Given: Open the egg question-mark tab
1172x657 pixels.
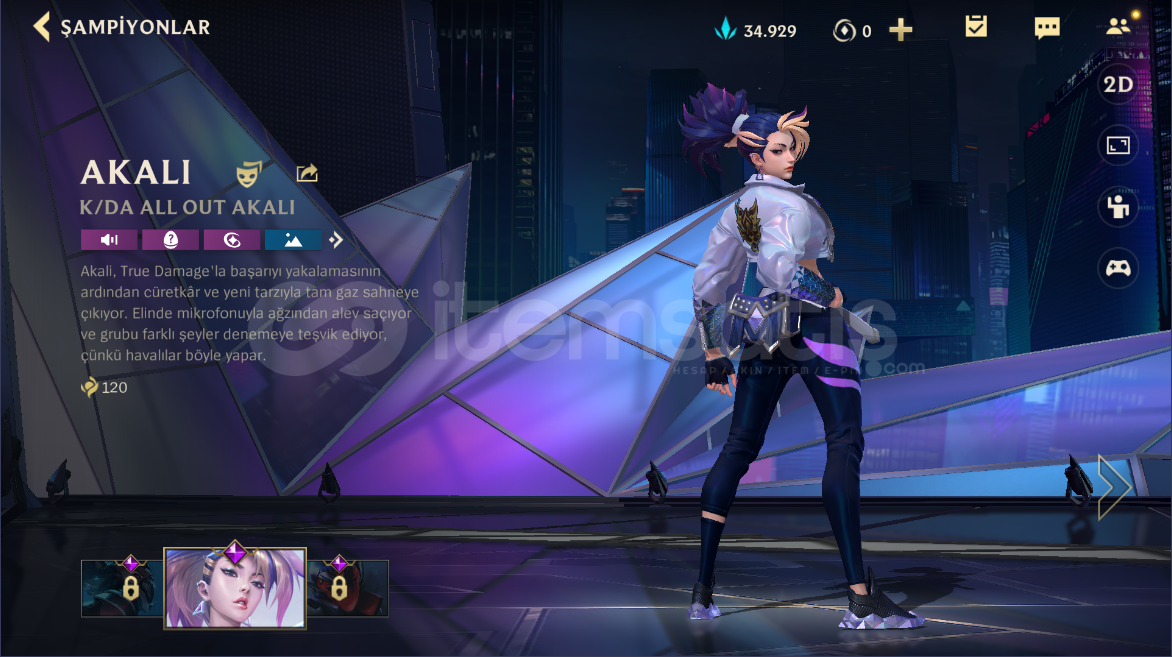Looking at the screenshot, I should tap(170, 240).
